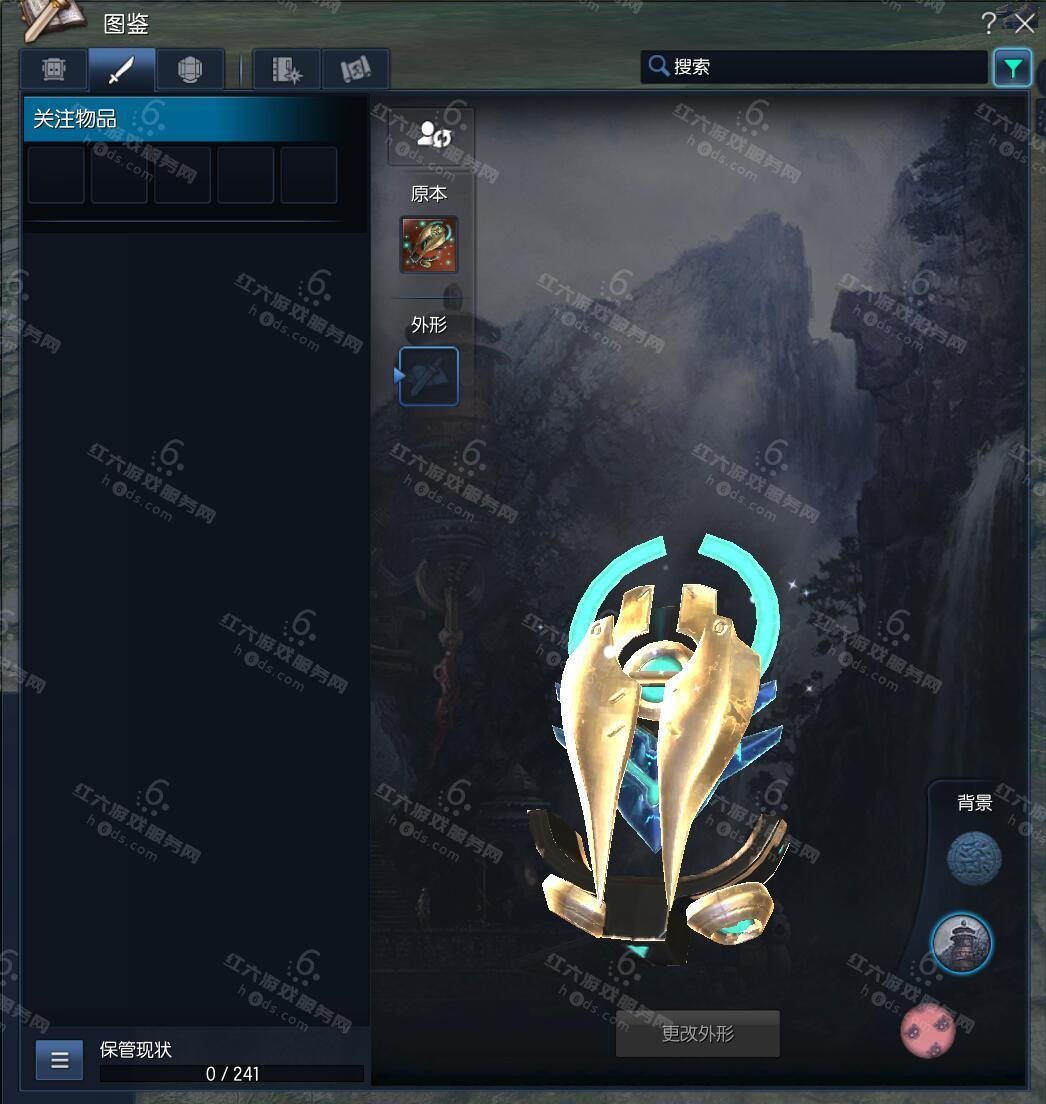
Task: Switch to the scroll map tab
Action: tap(355, 69)
